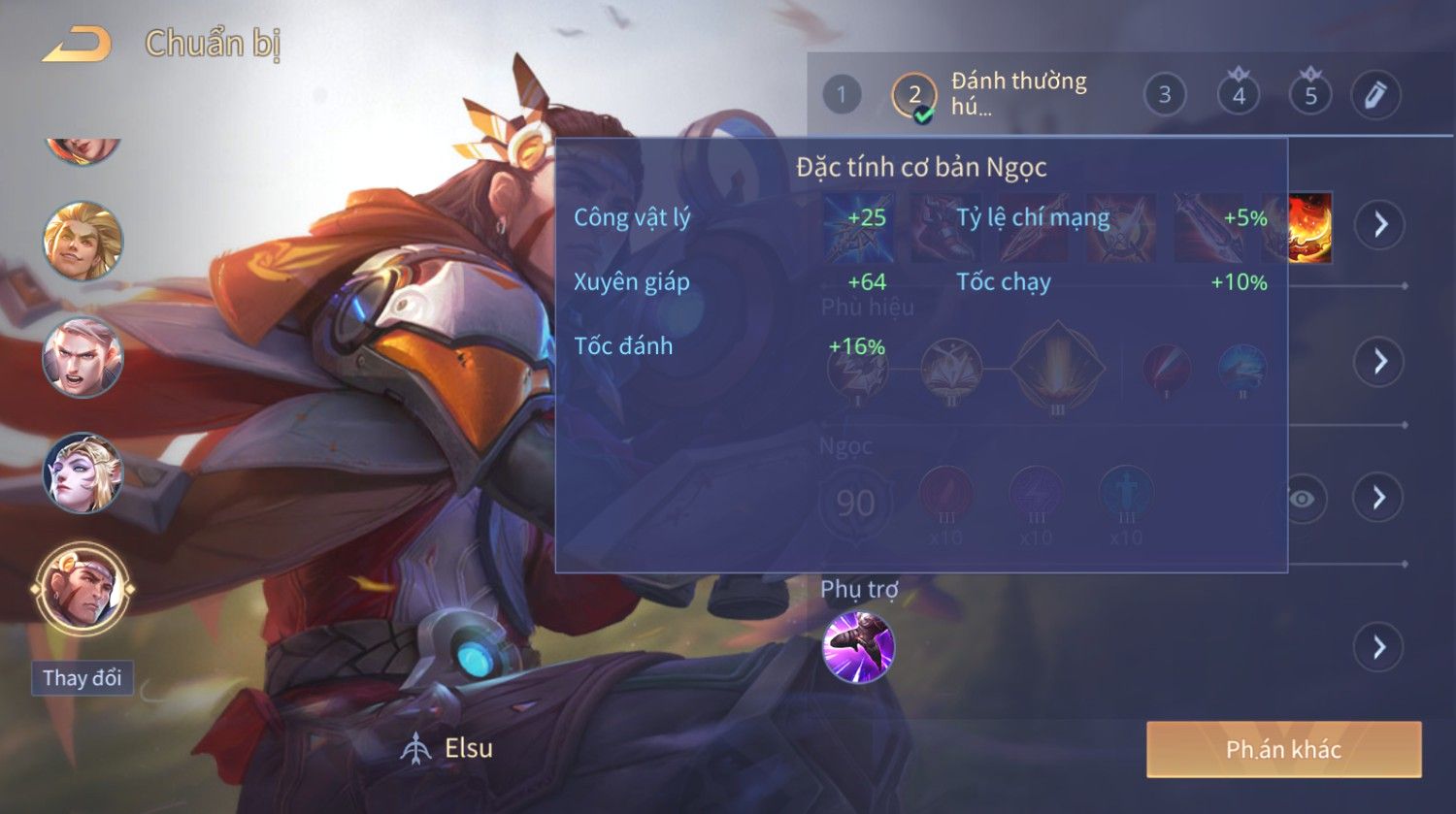Image resolution: width=1456 pixels, height=814 pixels.
Task: Click the 'Phương án khác' button
Action: 1283,750
